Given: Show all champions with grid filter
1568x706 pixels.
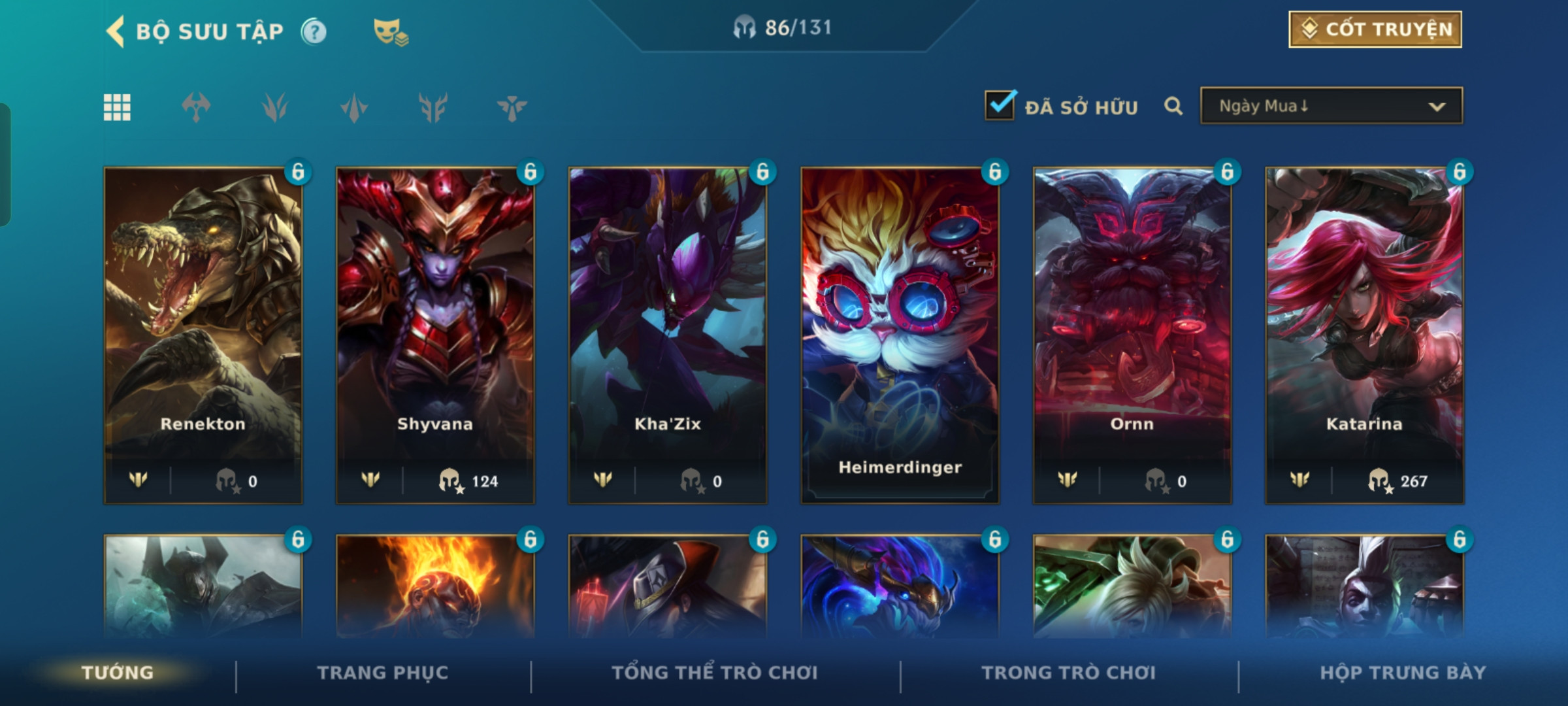Looking at the screenshot, I should pos(117,107).
